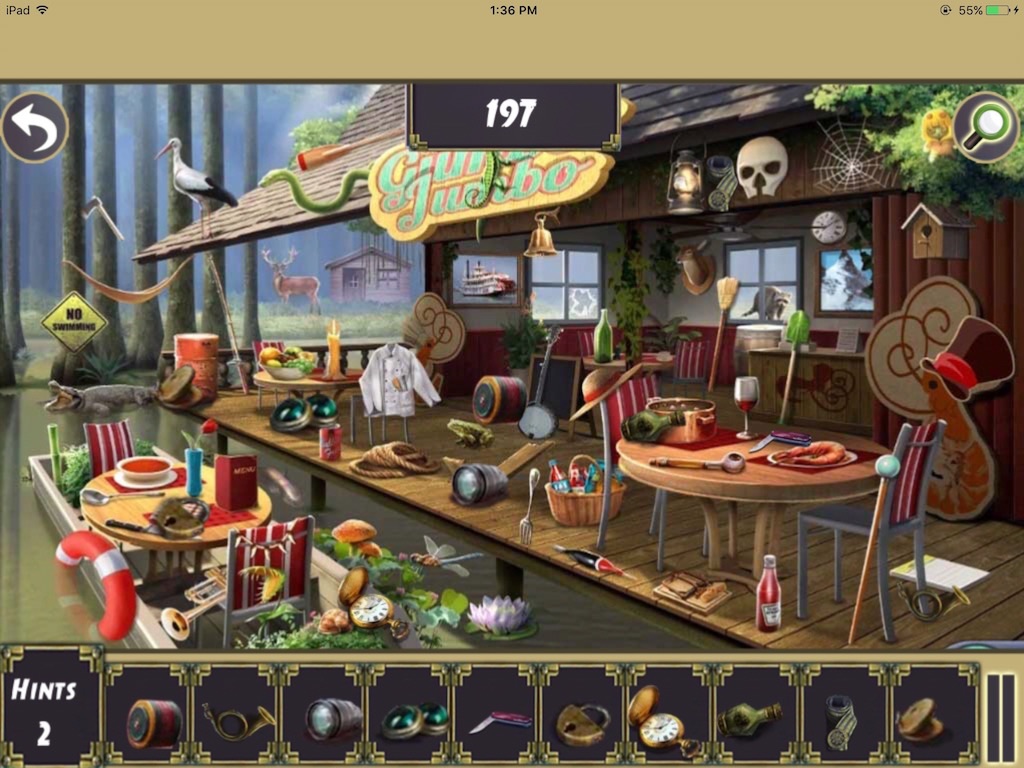Use a hint from the Hints button

[x=44, y=709]
